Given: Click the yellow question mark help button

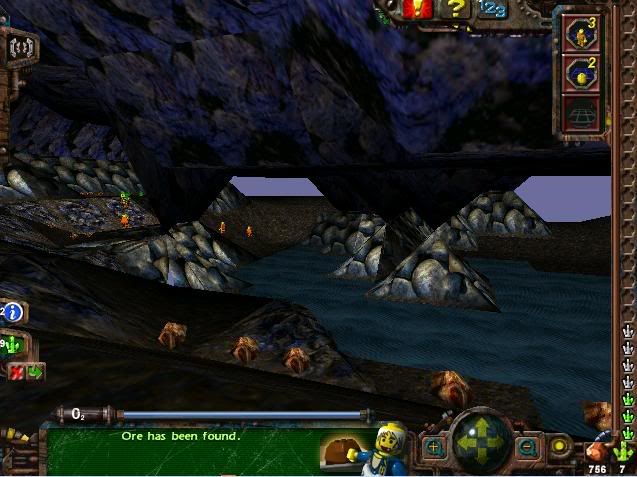Looking at the screenshot, I should (x=456, y=10).
